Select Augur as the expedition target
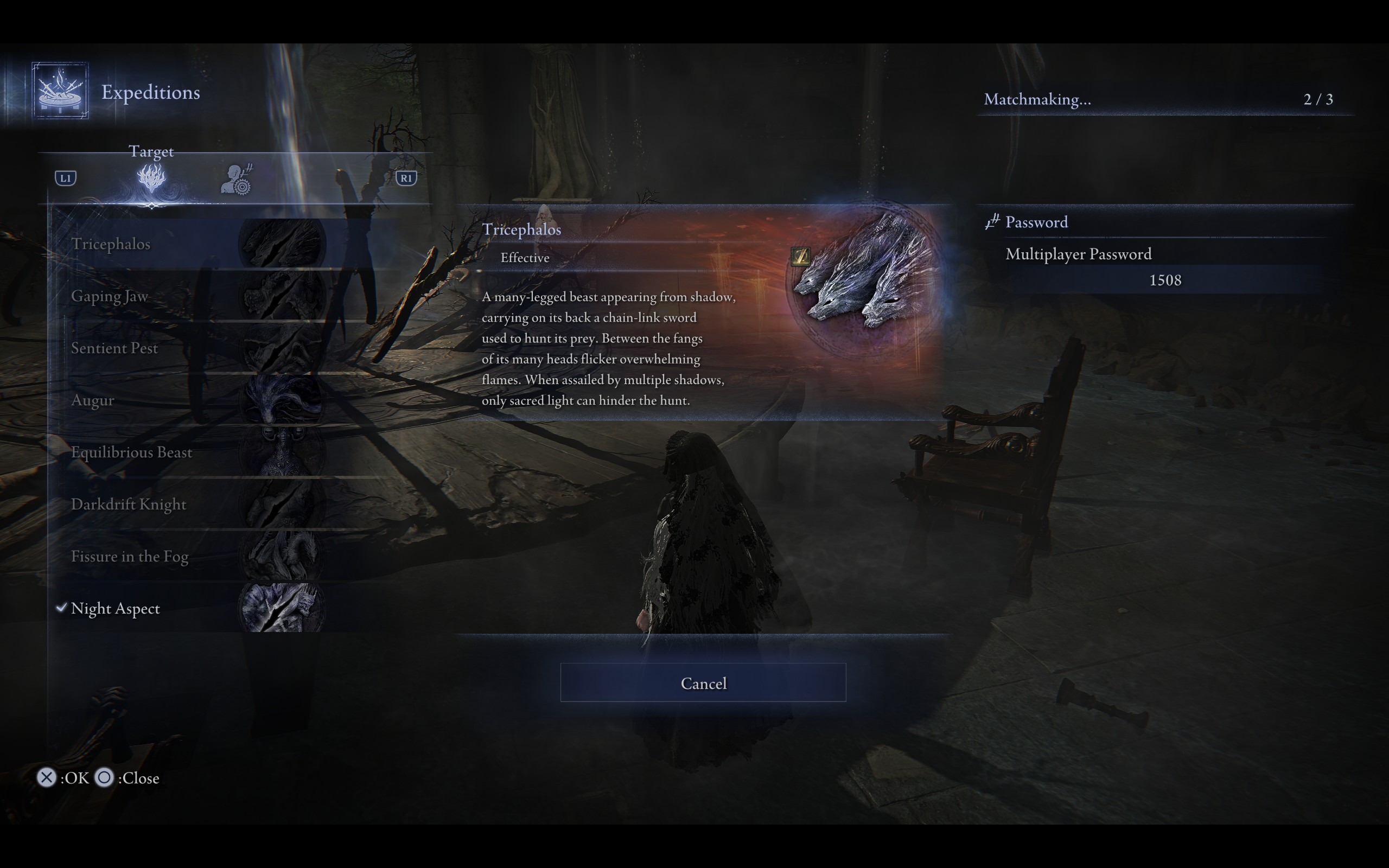This screenshot has height=868, width=1389. [x=92, y=400]
